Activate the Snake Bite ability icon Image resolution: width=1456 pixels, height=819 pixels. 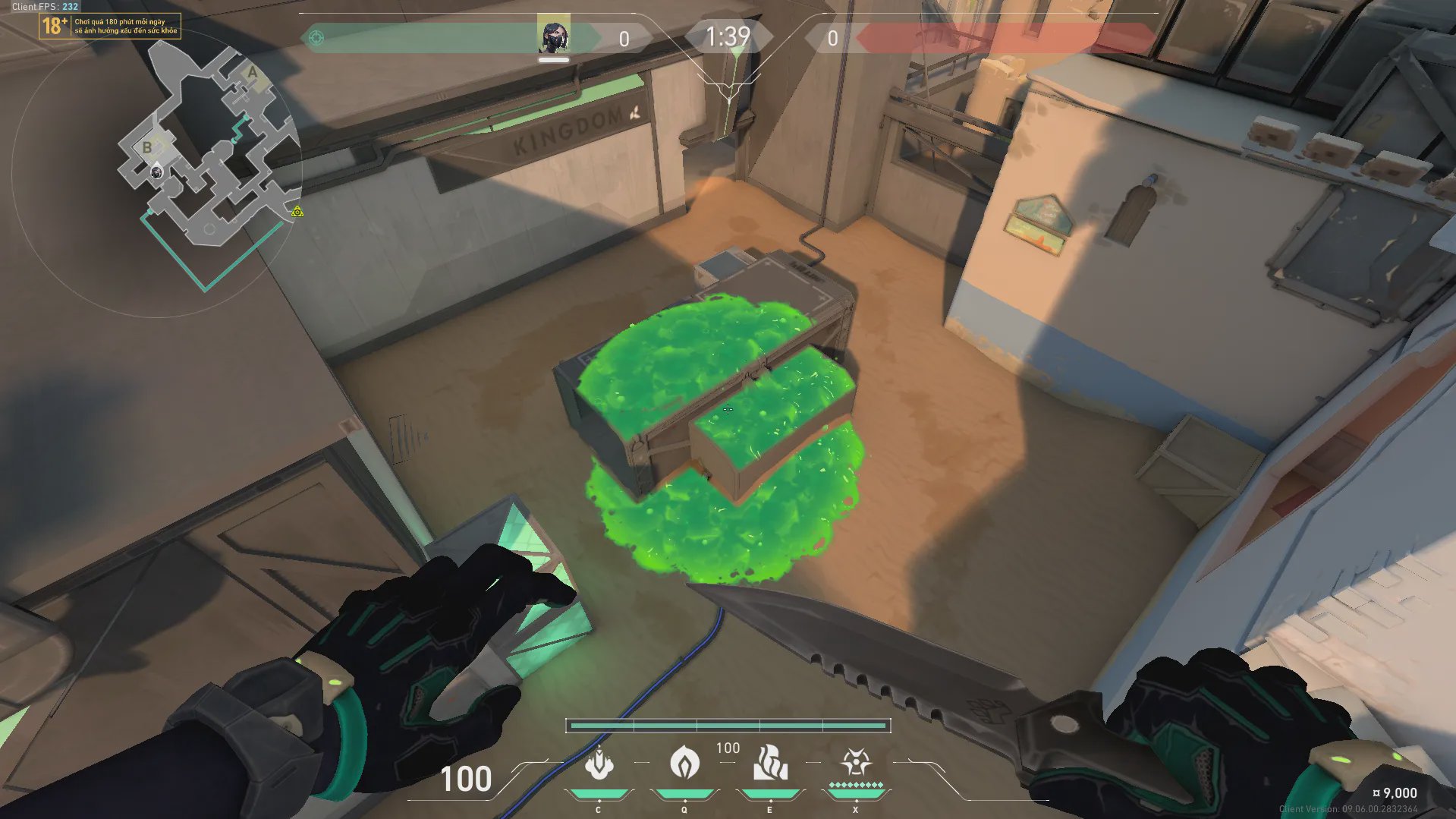pyautogui.click(x=599, y=764)
